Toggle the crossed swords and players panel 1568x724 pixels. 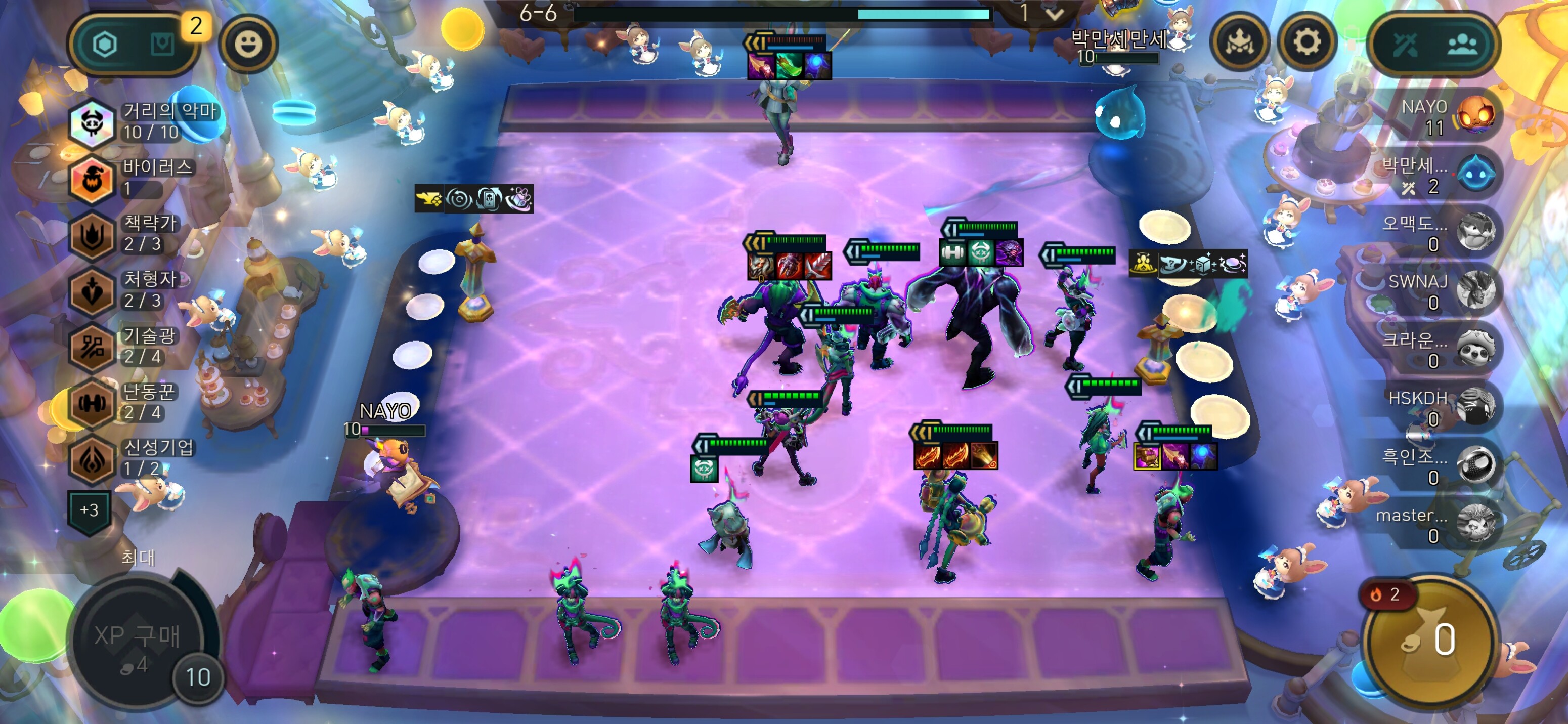pyautogui.click(x=1433, y=44)
